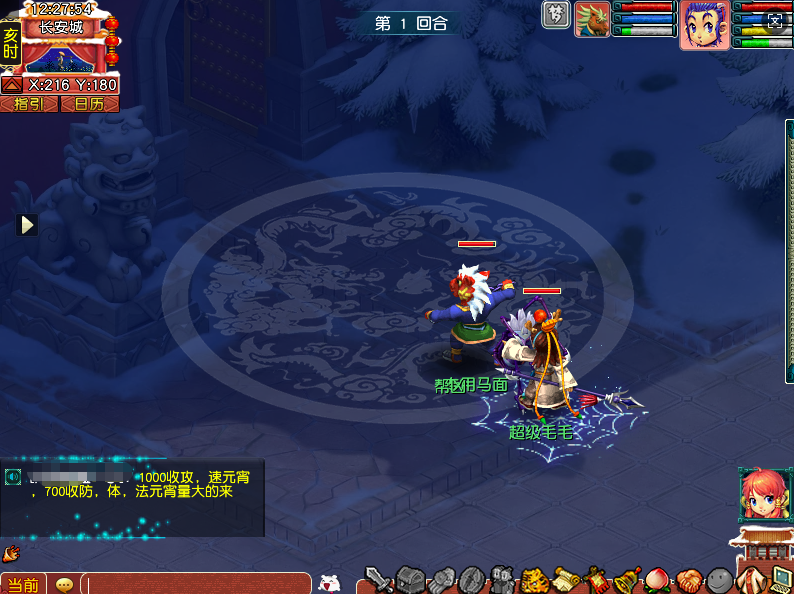Open the tiger head icon
794x594 pixels.
[x=534, y=579]
